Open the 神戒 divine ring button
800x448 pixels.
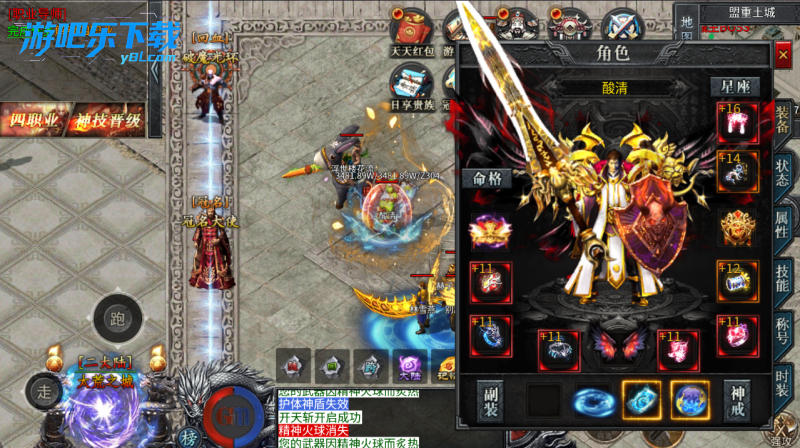point(738,399)
